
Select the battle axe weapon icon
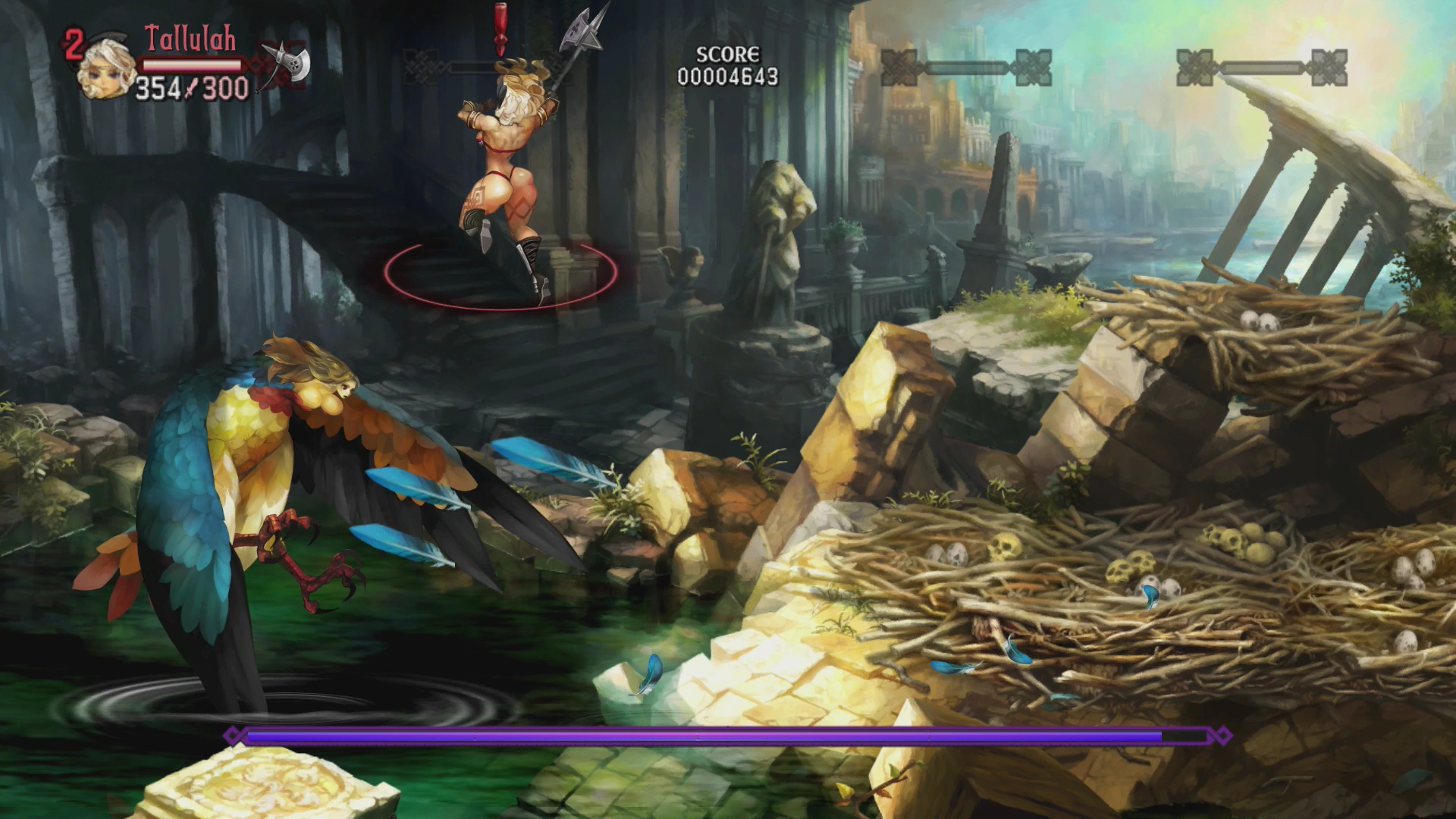288,64
